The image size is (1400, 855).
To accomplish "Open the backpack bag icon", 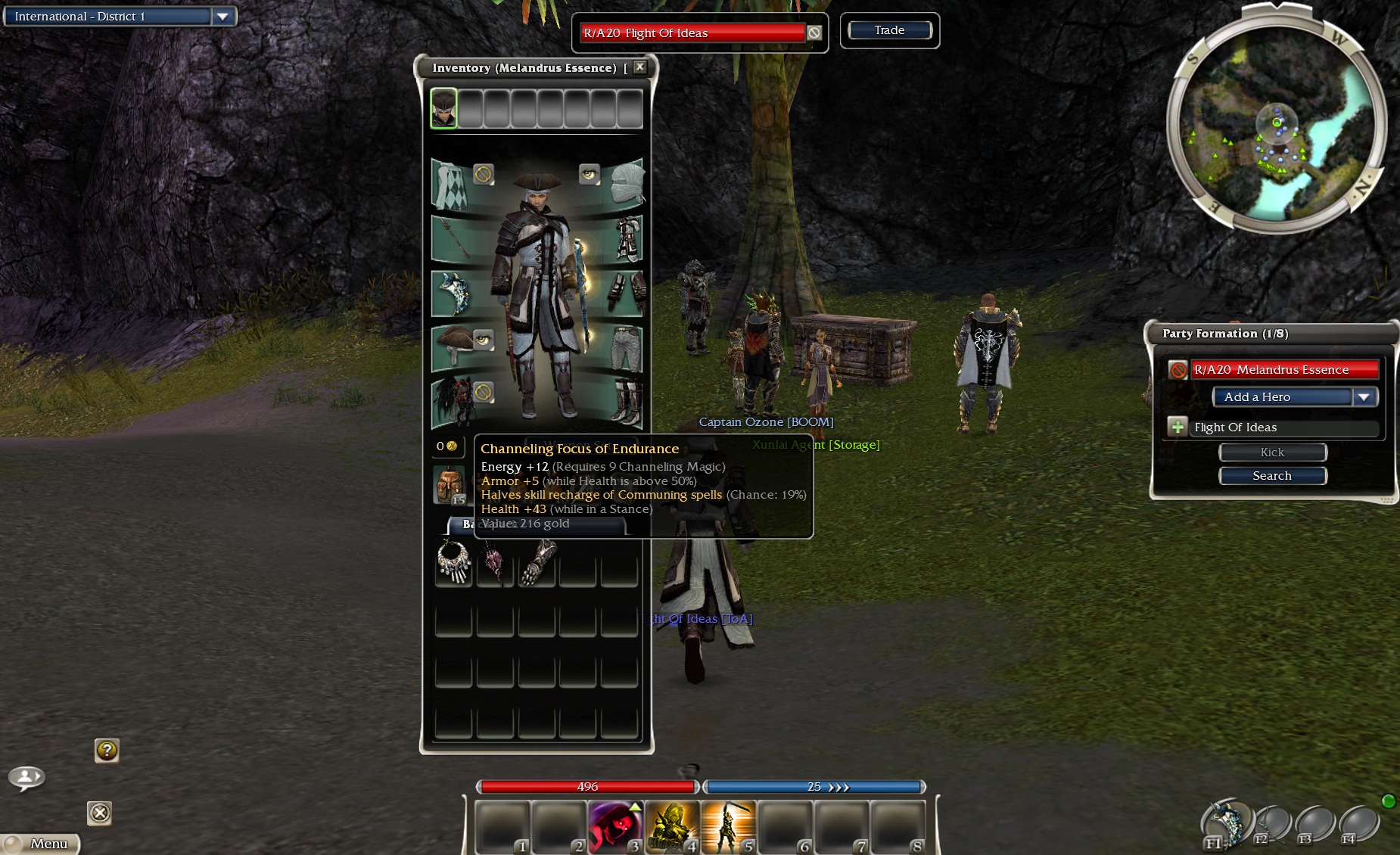I will click(449, 484).
